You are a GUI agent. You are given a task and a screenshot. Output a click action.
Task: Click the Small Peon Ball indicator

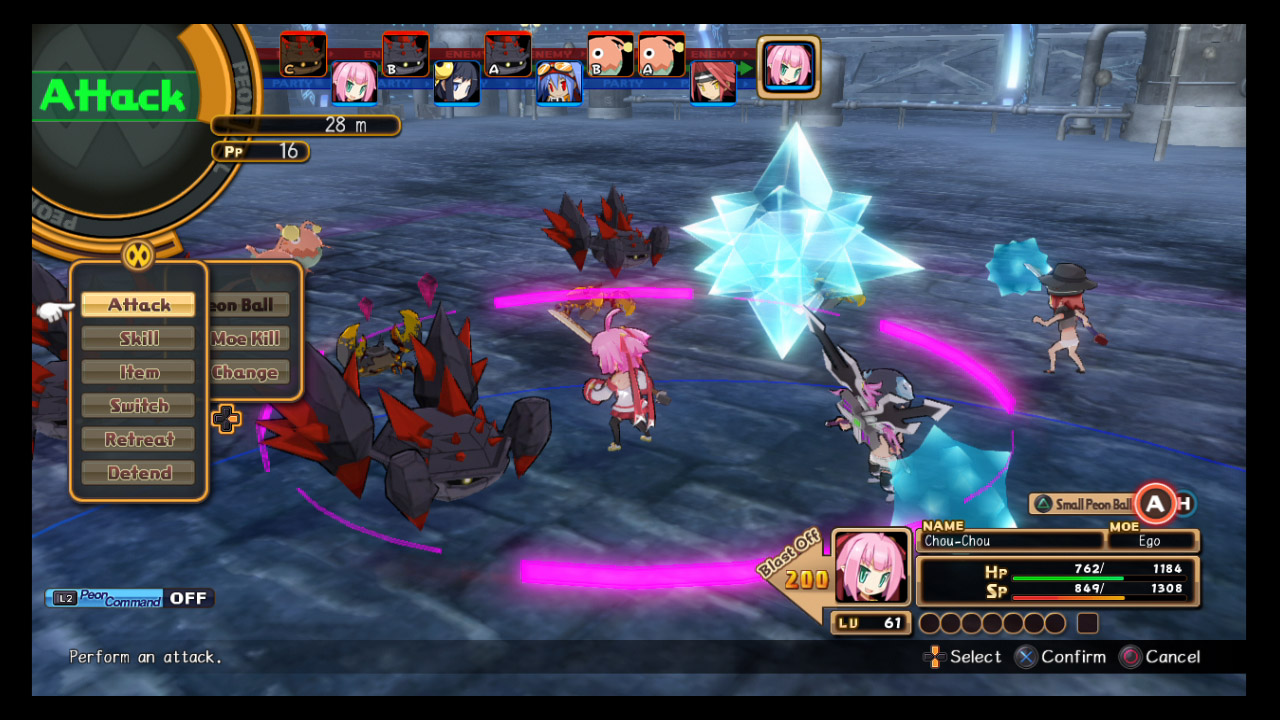tap(1083, 504)
